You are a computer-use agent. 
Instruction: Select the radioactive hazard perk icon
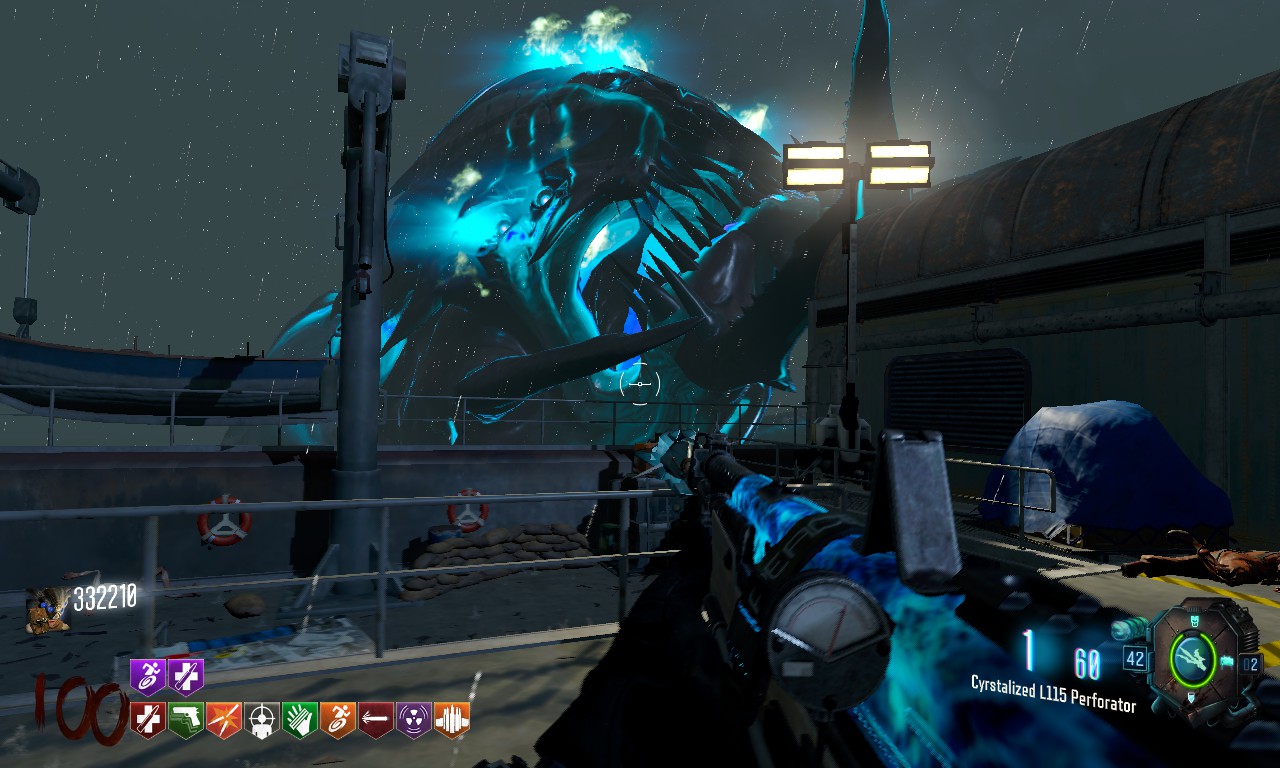coord(414,717)
